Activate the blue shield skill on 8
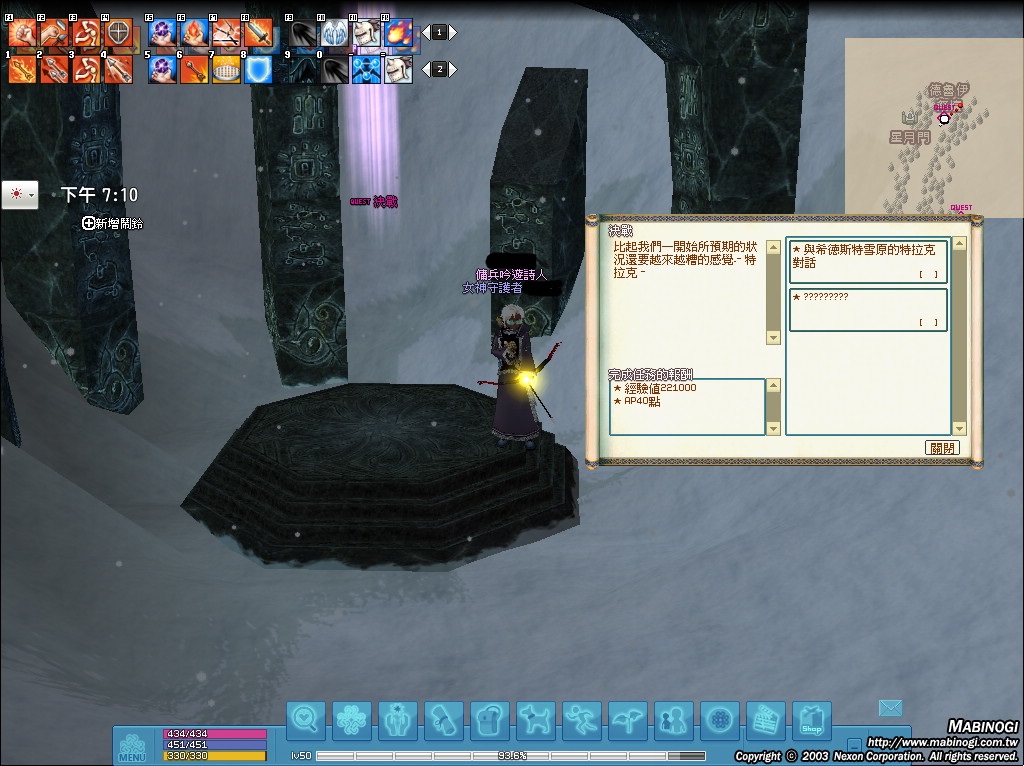 (257, 69)
